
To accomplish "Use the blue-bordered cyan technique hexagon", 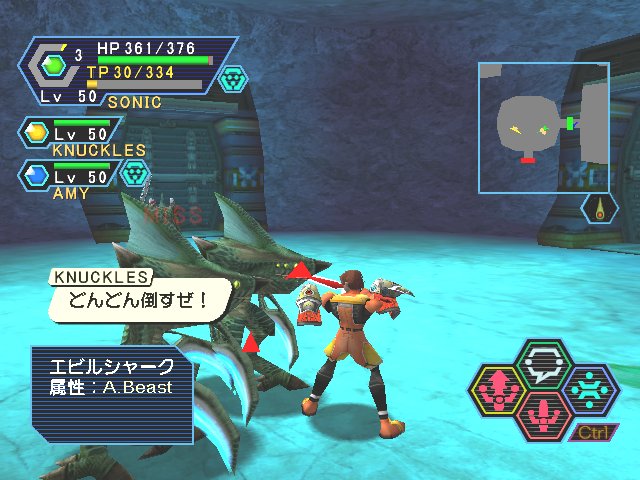I will tap(590, 388).
